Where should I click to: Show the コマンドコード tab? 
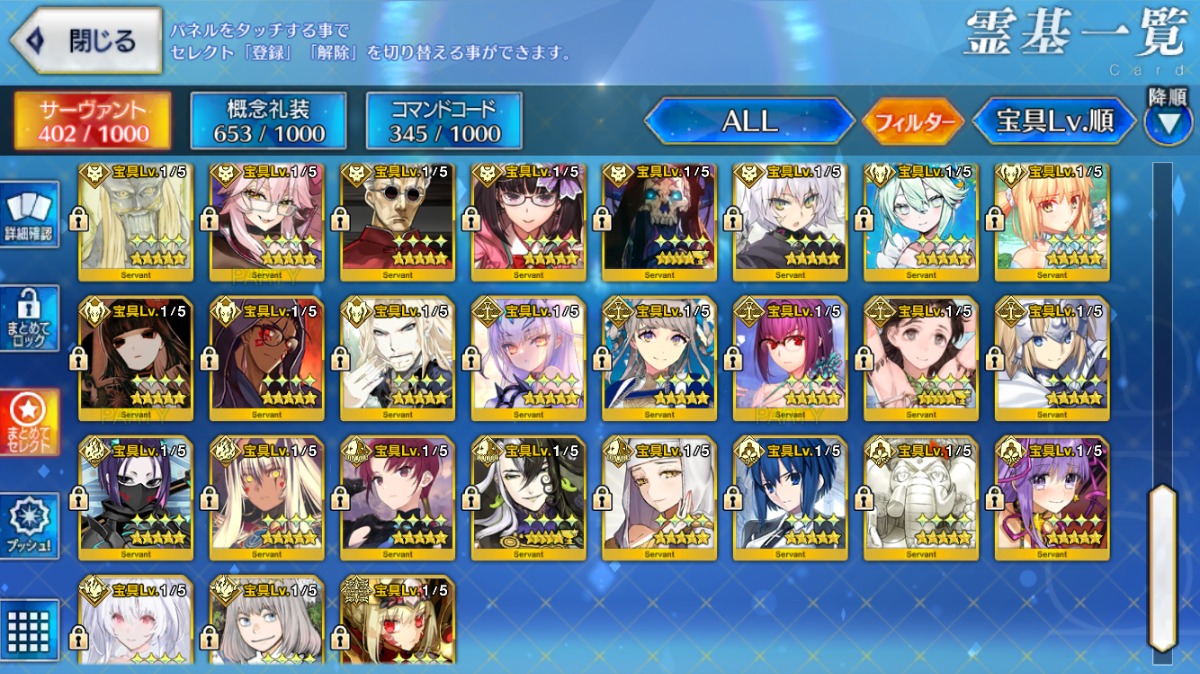click(444, 121)
